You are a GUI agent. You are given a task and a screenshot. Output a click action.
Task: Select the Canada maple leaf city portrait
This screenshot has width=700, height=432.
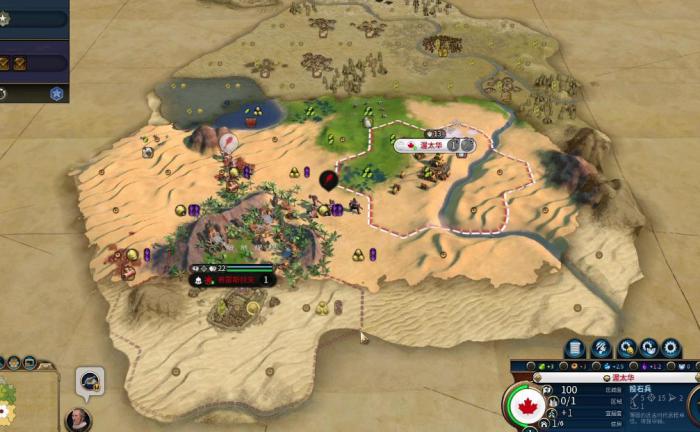[526, 405]
